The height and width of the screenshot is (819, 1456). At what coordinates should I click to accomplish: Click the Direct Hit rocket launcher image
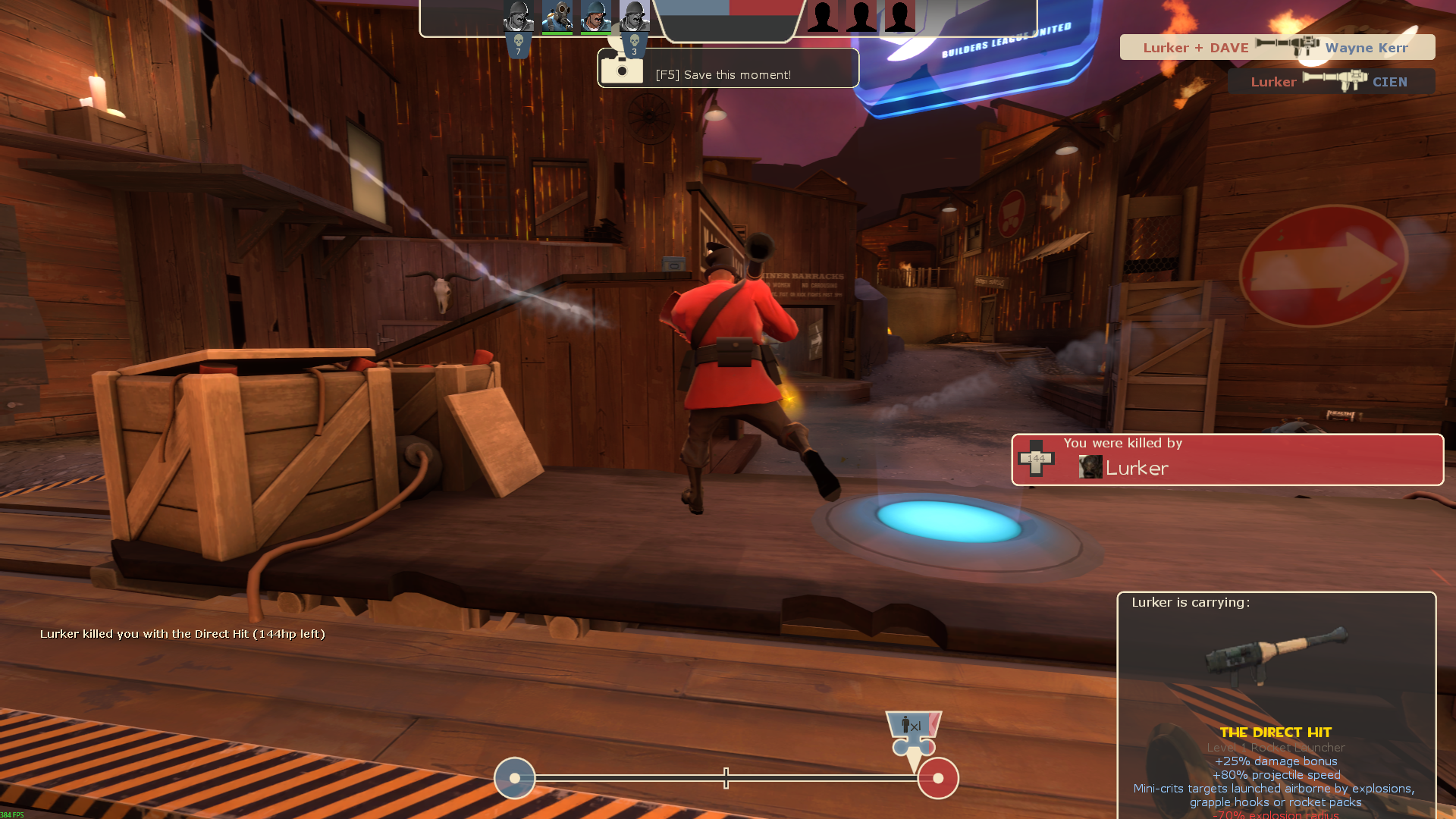pyautogui.click(x=1276, y=654)
